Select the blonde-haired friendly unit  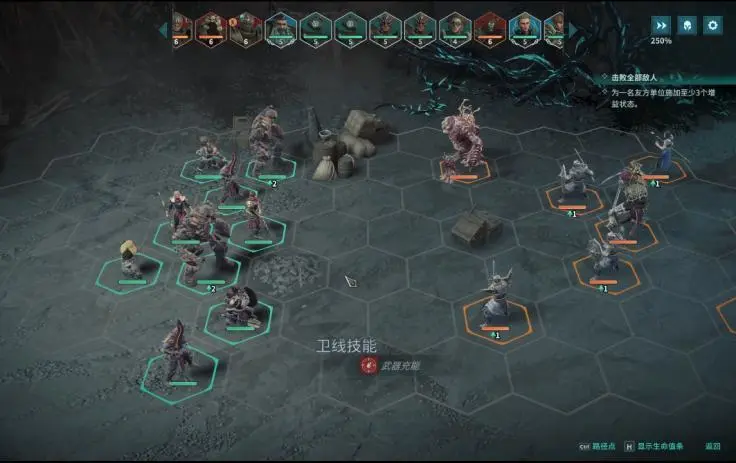coord(130,260)
